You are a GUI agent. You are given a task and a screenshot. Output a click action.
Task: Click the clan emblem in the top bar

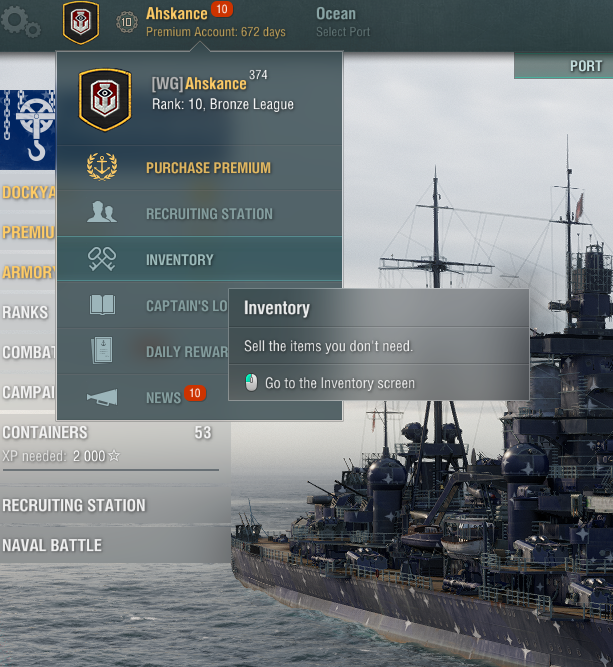coord(81,21)
